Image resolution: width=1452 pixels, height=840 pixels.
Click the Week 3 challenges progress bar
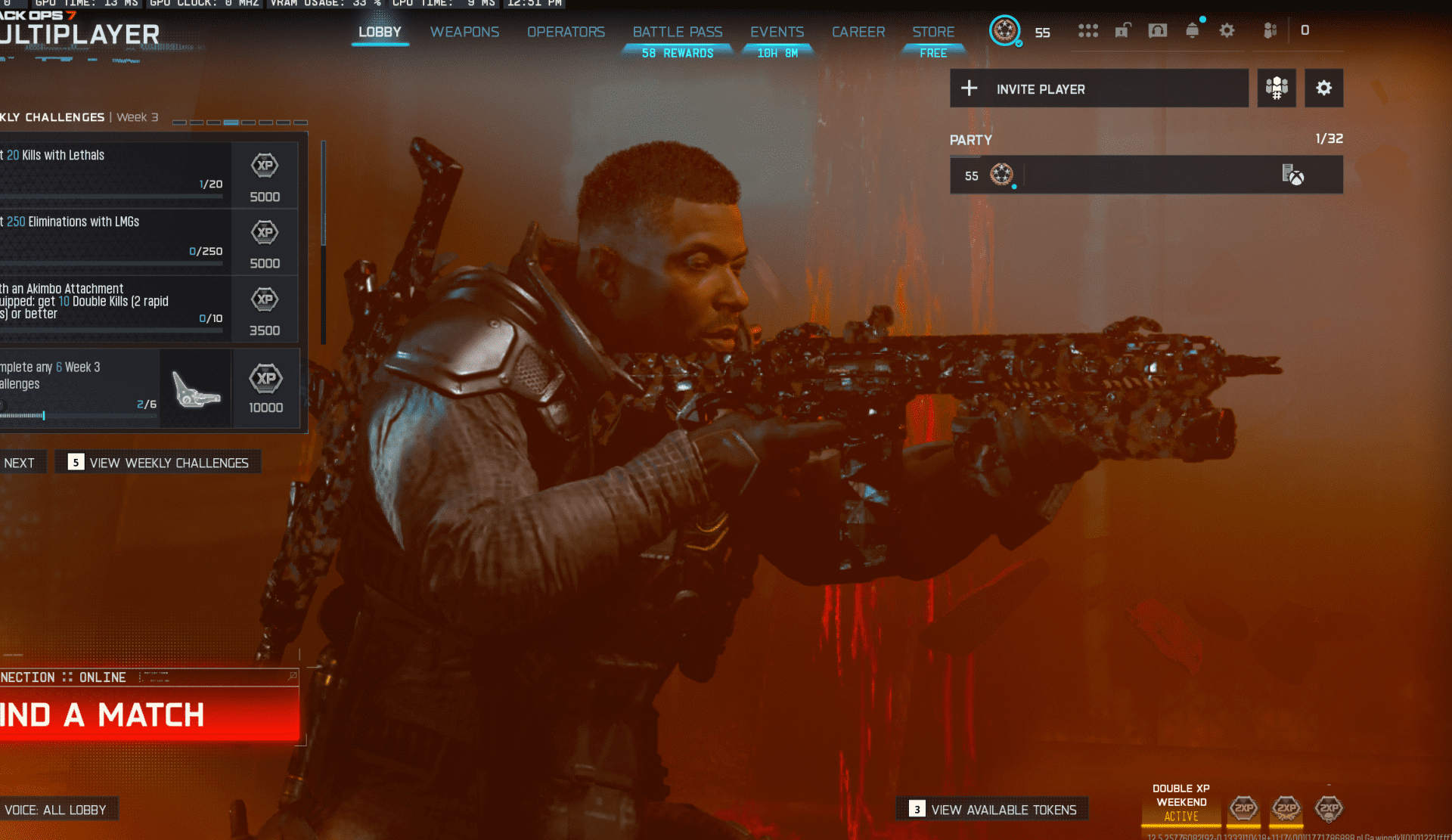coord(240,121)
